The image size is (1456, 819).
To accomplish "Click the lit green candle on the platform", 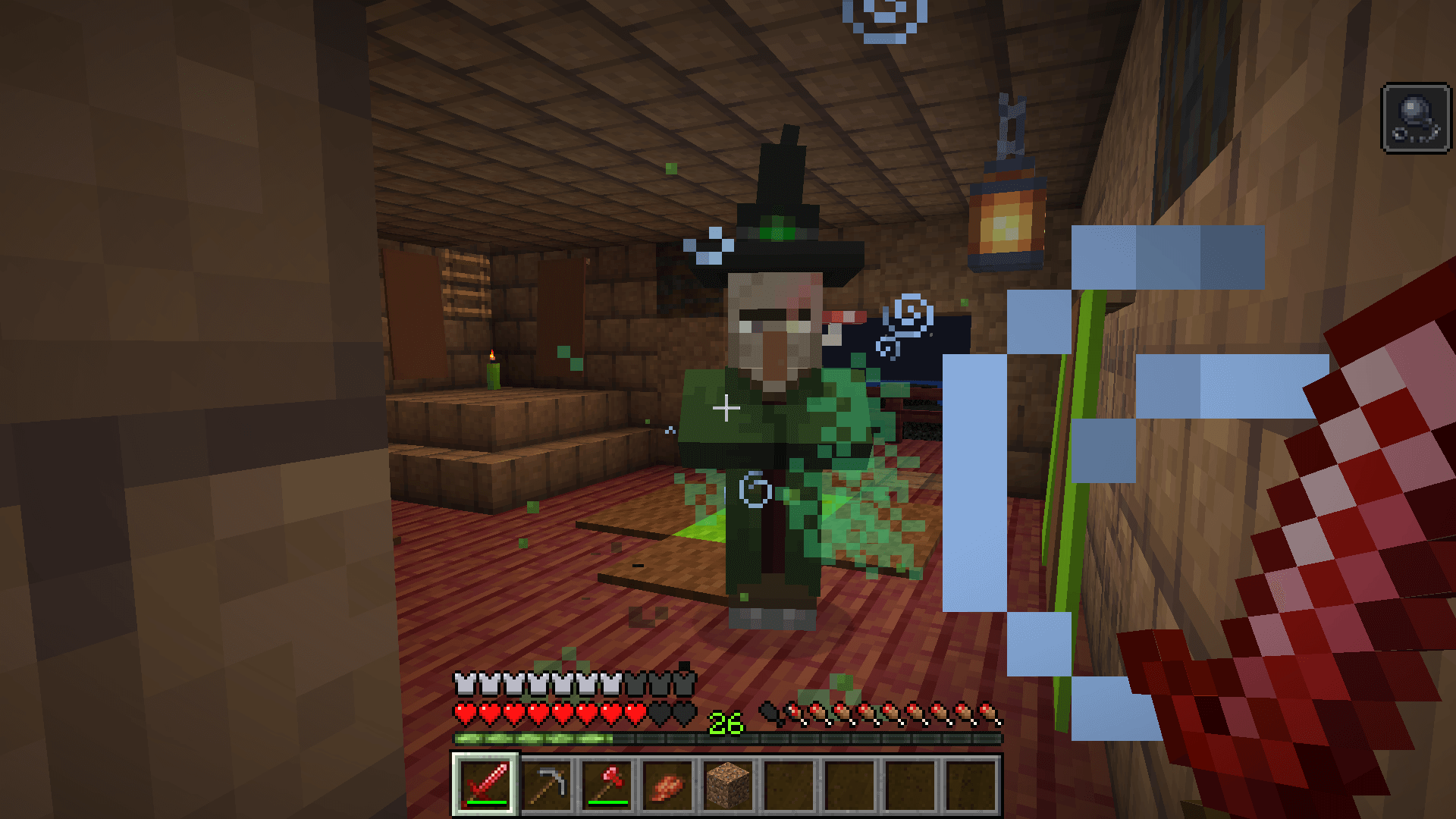I will tap(493, 375).
